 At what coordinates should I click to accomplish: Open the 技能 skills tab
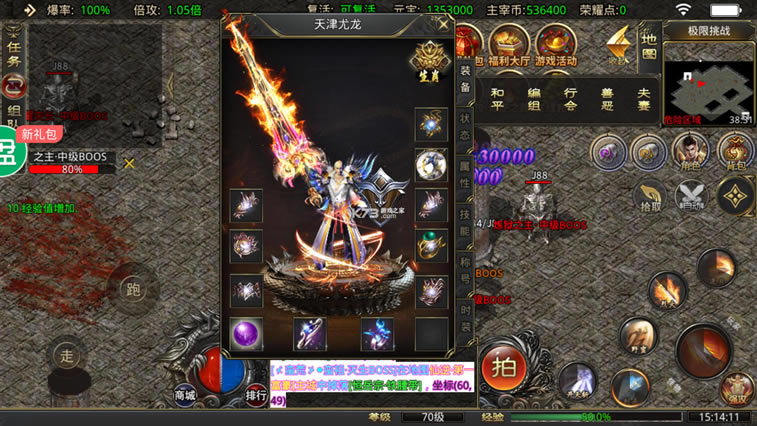tap(466, 224)
